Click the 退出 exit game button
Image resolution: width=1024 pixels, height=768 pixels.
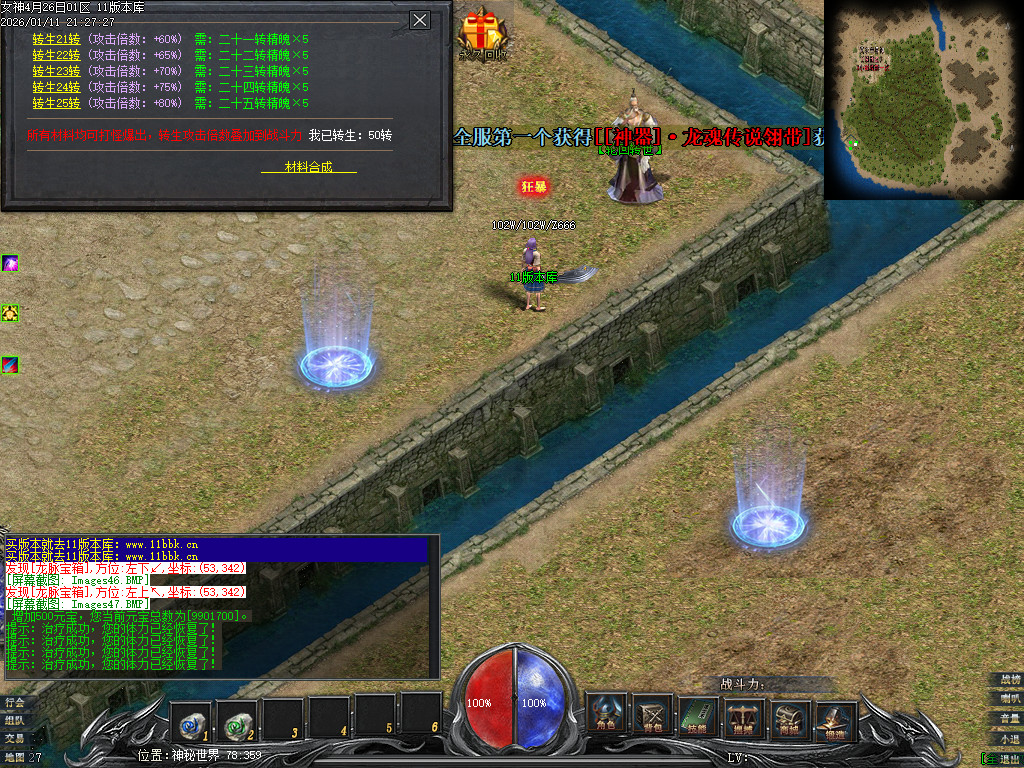pyautogui.click(x=1007, y=759)
